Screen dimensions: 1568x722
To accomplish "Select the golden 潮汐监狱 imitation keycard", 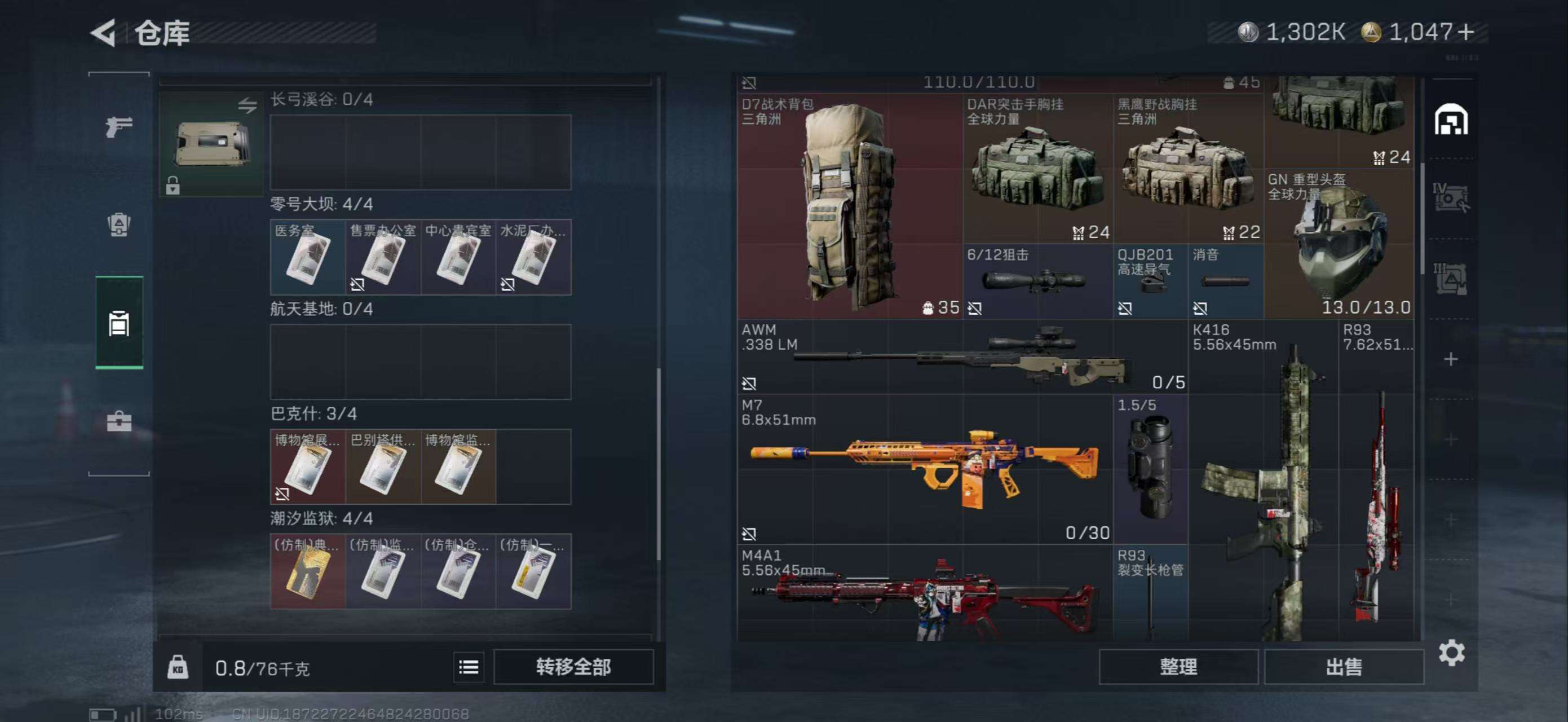I will 307,571.
